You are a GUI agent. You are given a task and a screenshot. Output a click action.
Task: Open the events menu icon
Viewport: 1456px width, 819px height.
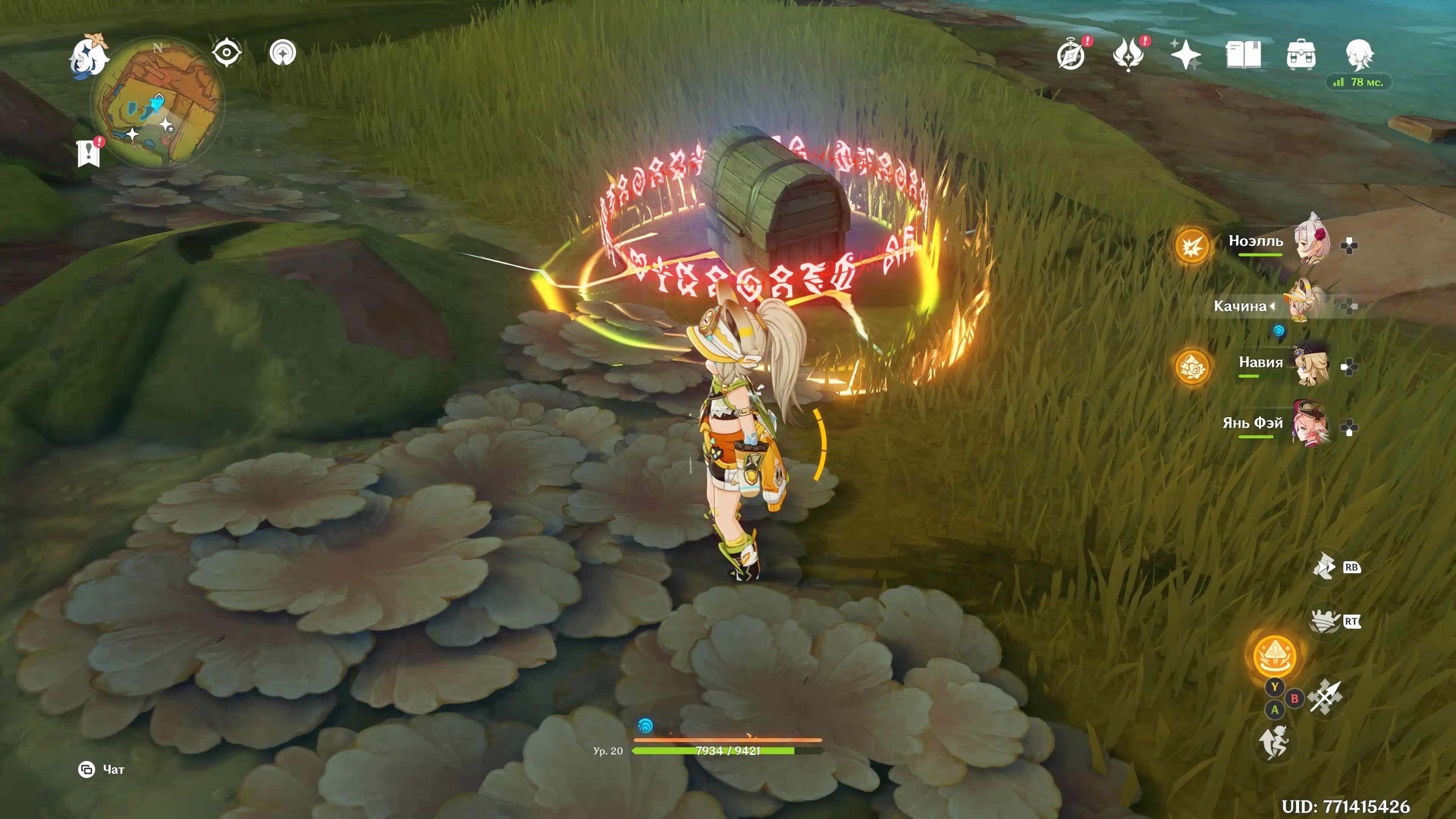pyautogui.click(x=1128, y=55)
